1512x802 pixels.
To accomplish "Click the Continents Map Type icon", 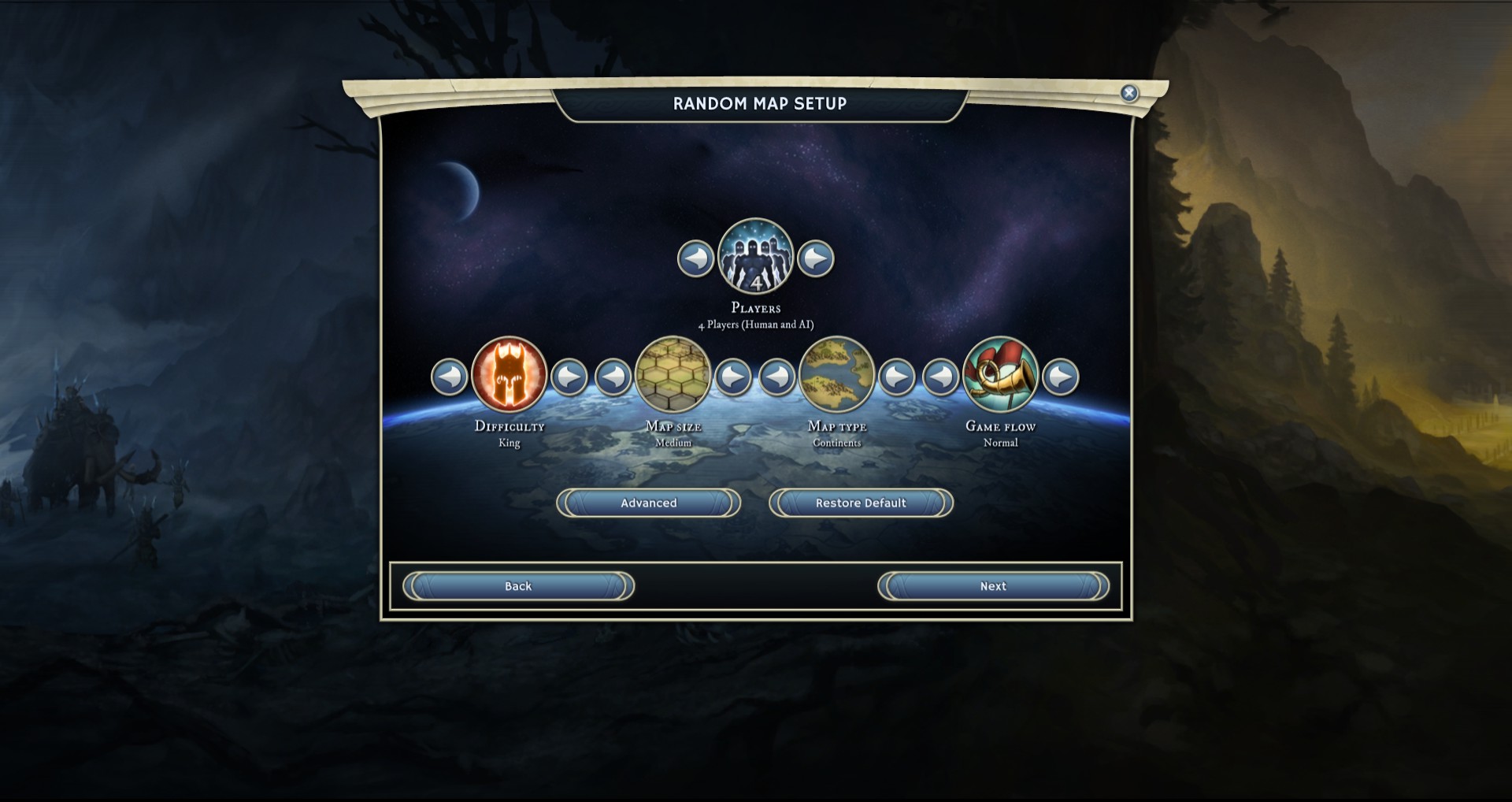I will pos(837,375).
